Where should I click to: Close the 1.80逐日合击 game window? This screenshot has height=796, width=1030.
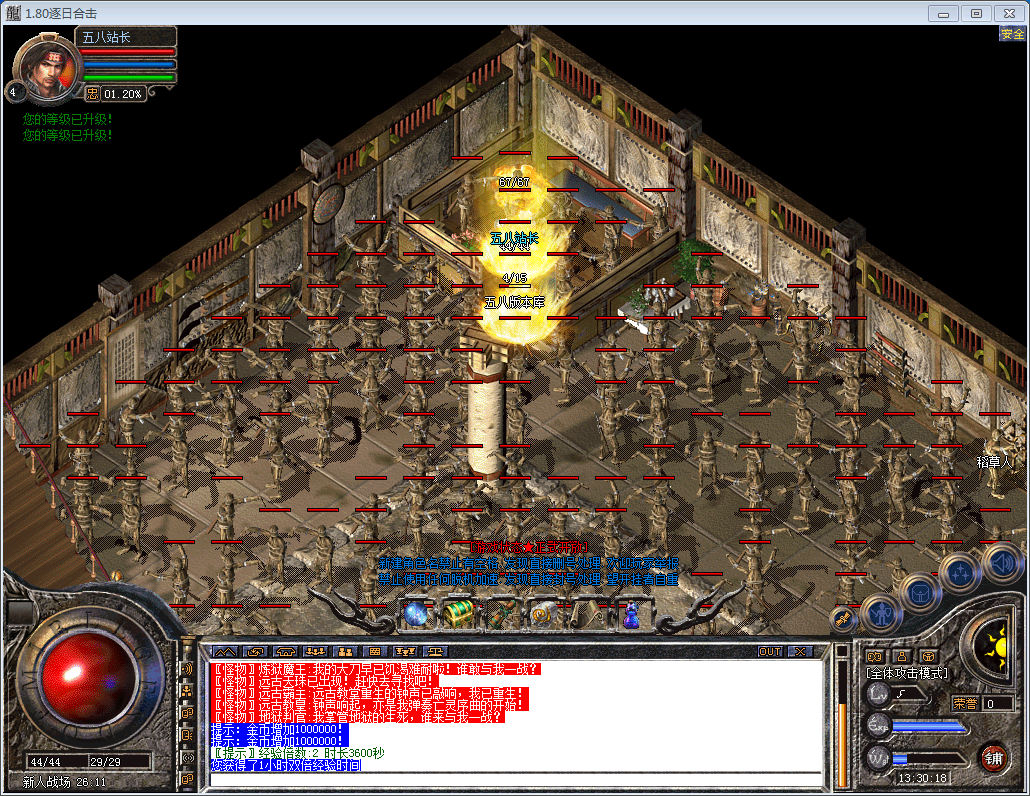pyautogui.click(x=1009, y=13)
